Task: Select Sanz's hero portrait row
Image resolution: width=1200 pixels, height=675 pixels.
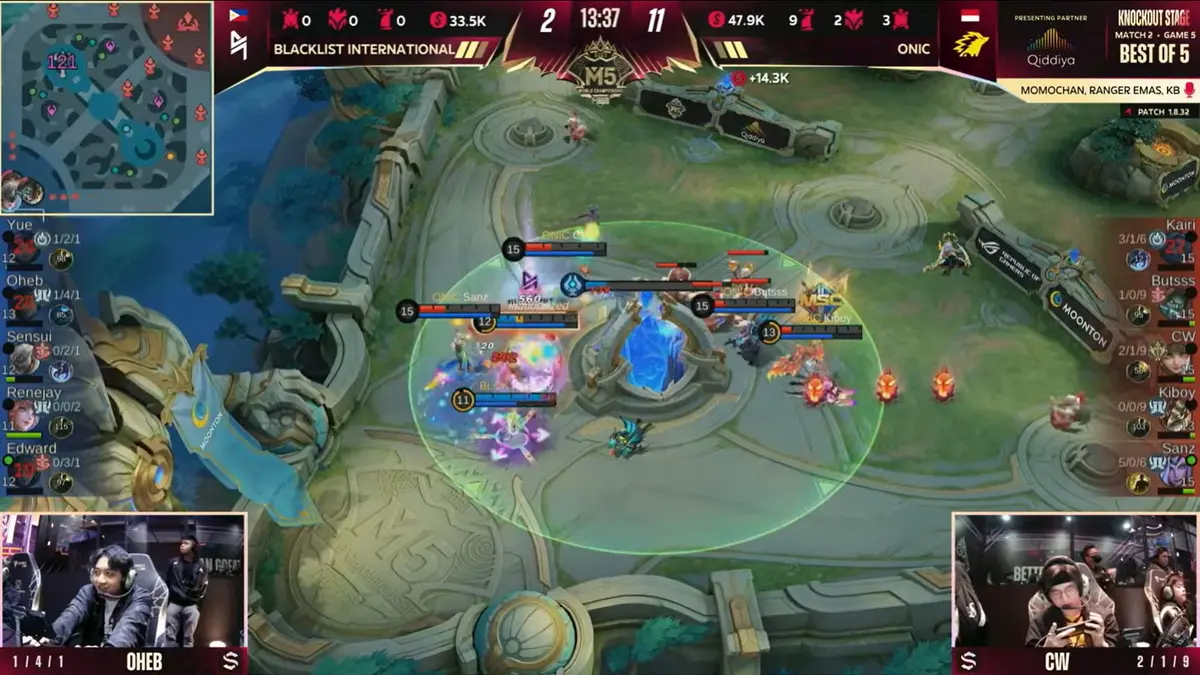Action: pyautogui.click(x=1178, y=474)
